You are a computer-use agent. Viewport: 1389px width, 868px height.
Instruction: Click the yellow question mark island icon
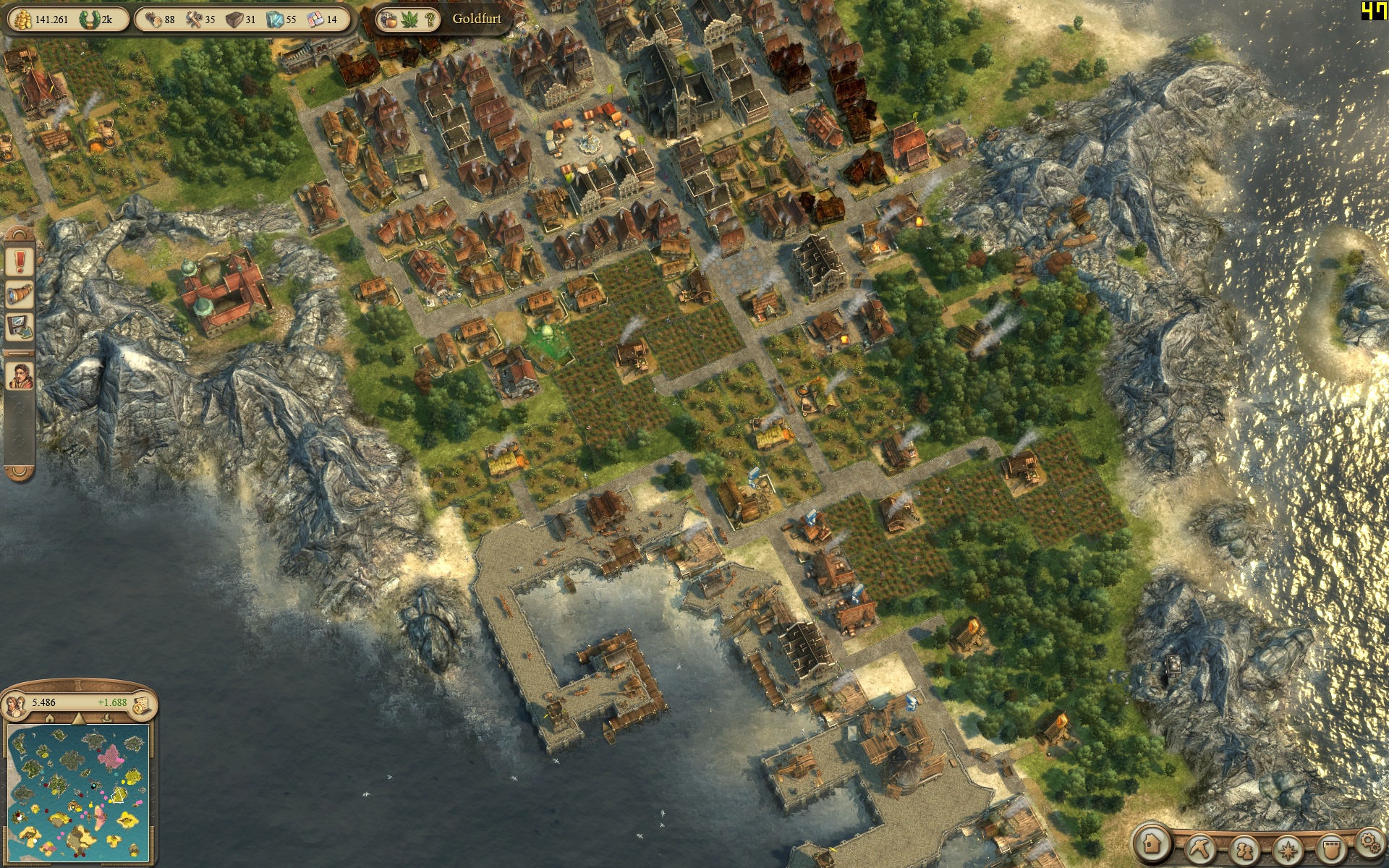pyautogui.click(x=430, y=20)
